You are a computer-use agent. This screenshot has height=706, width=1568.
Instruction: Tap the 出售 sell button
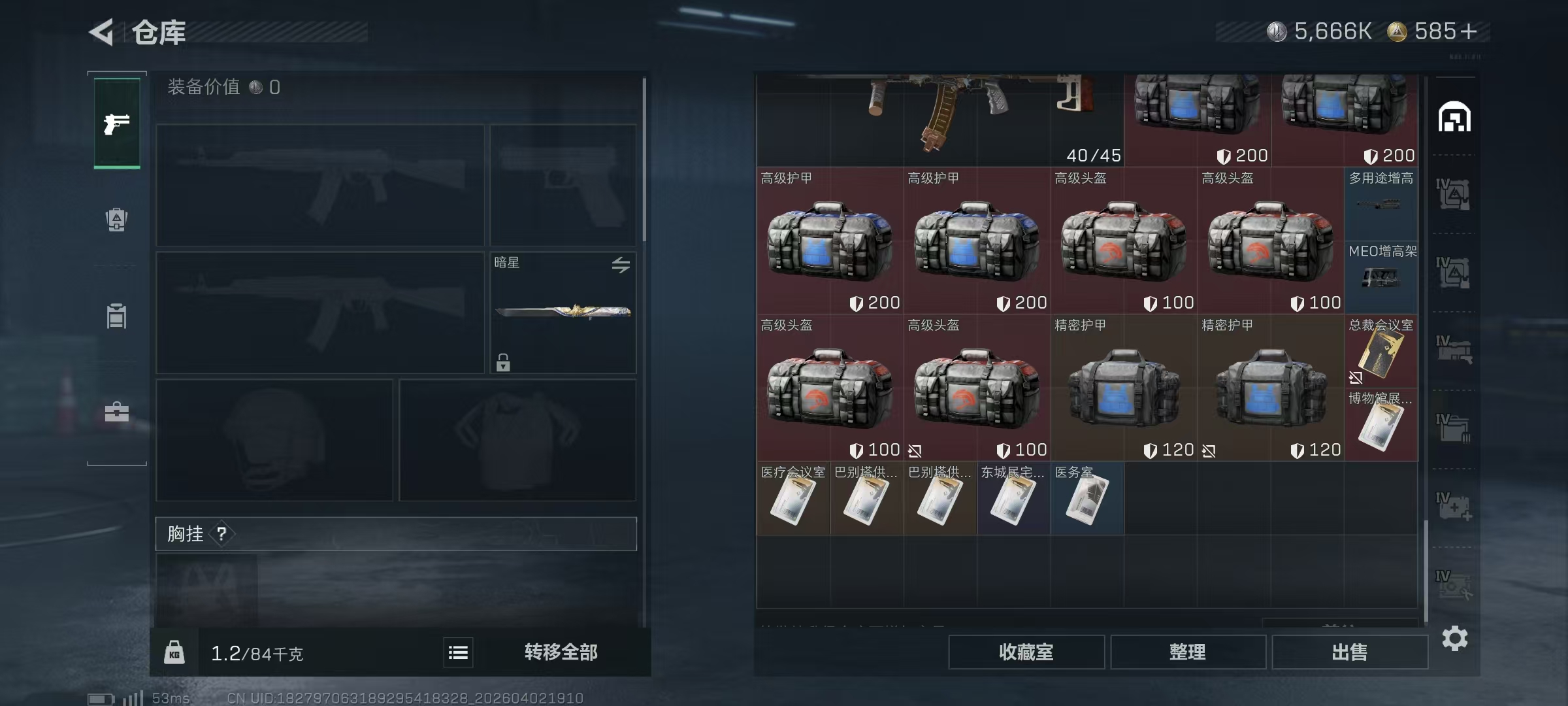[1349, 652]
